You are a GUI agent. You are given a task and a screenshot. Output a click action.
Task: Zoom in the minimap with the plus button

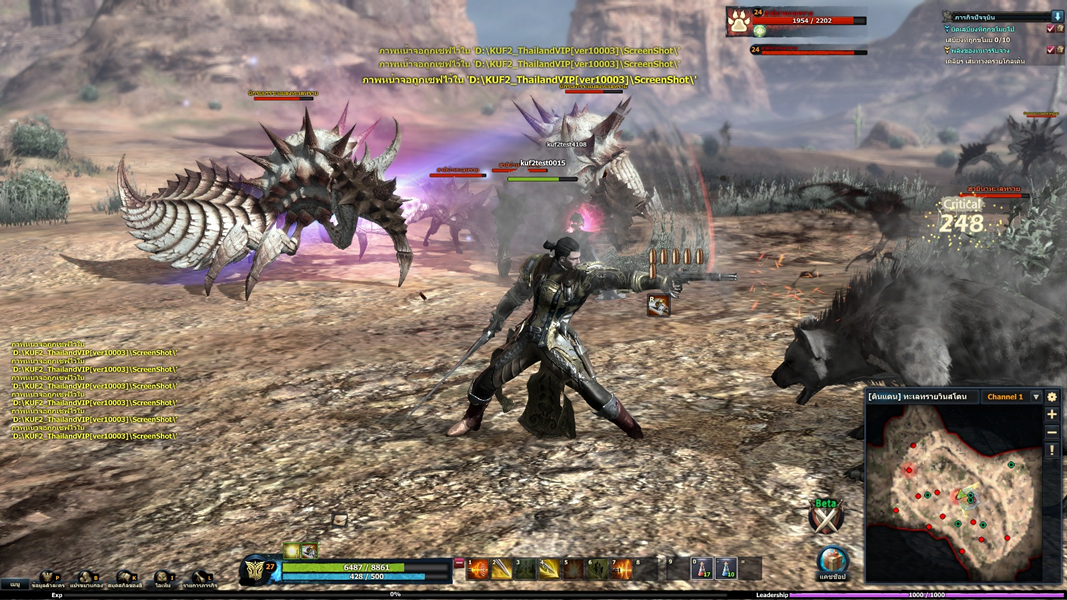(x=1052, y=414)
